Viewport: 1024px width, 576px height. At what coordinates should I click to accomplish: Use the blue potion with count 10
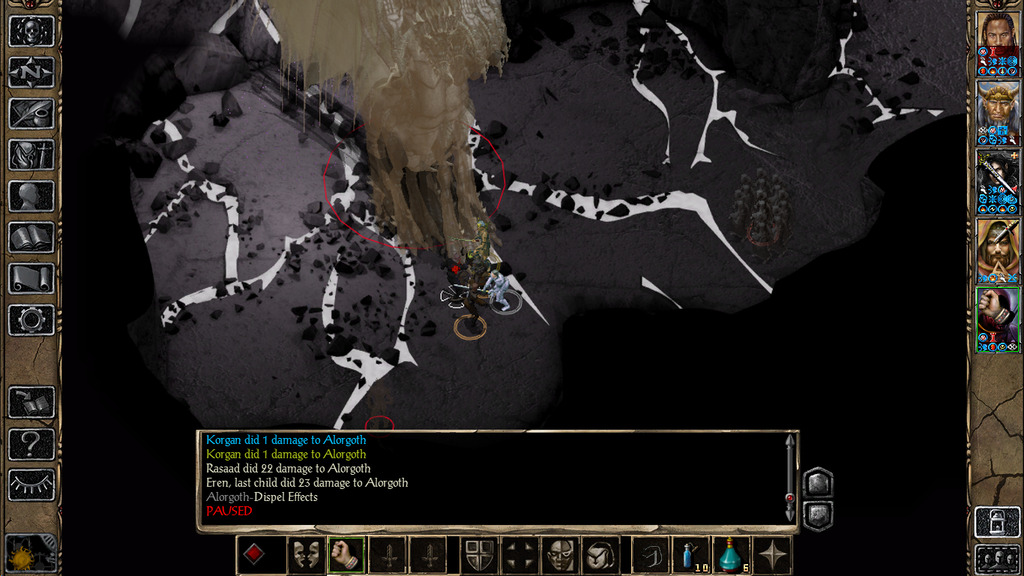[688, 555]
